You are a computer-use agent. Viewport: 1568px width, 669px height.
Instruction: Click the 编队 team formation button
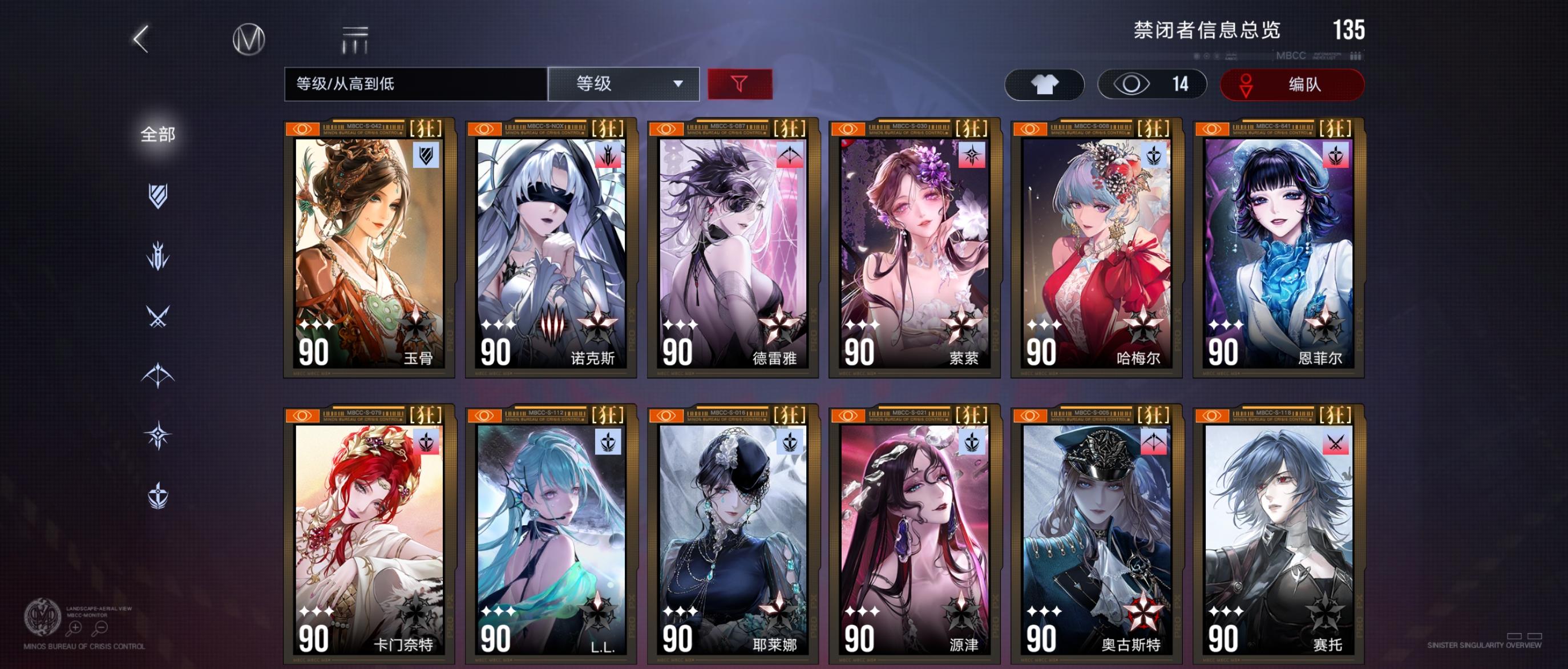coord(1291,84)
